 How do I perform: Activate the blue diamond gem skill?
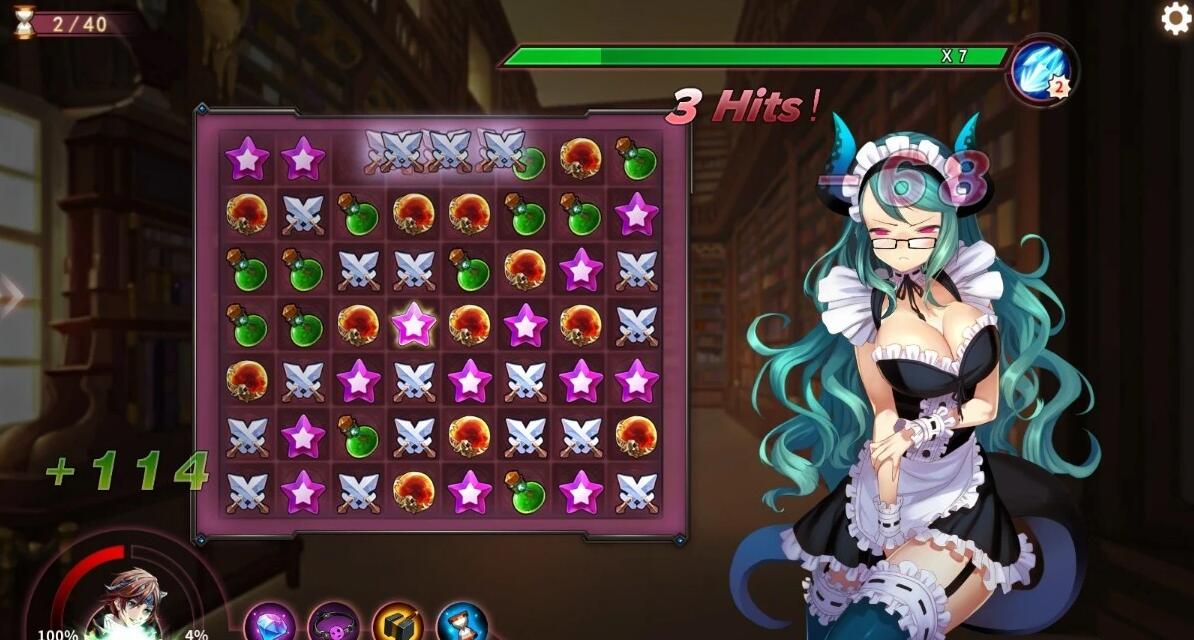pos(270,622)
